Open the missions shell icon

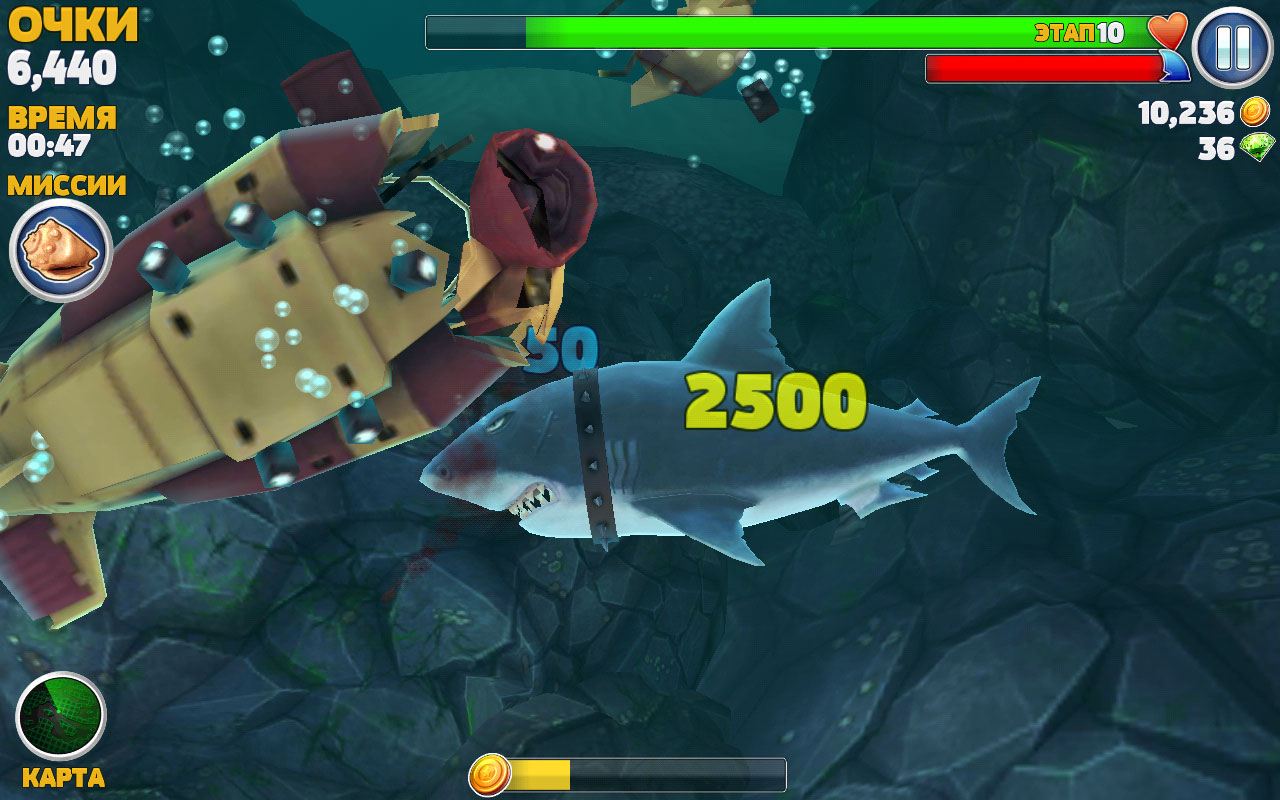(60, 249)
